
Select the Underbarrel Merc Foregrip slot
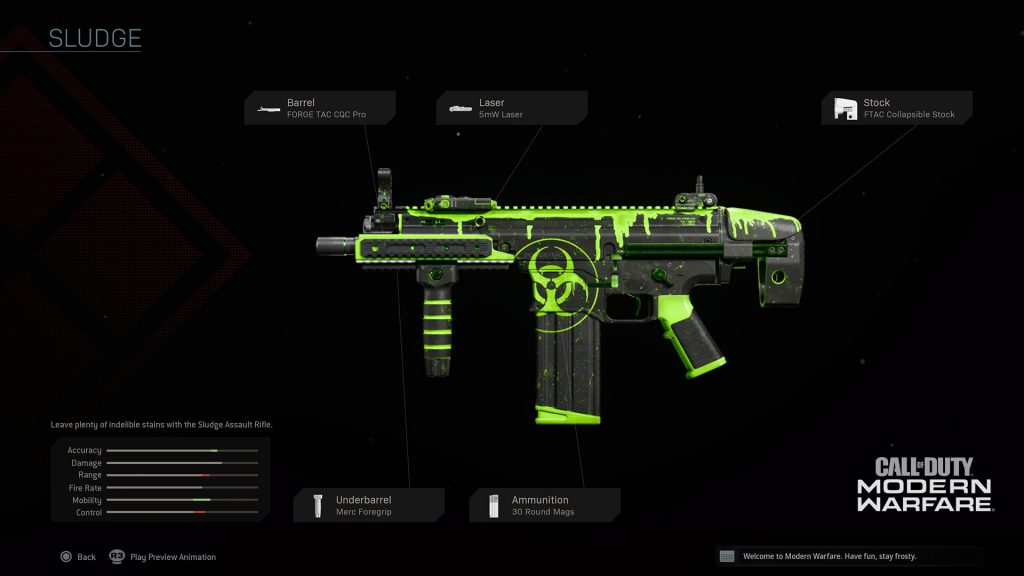pyautogui.click(x=368, y=505)
